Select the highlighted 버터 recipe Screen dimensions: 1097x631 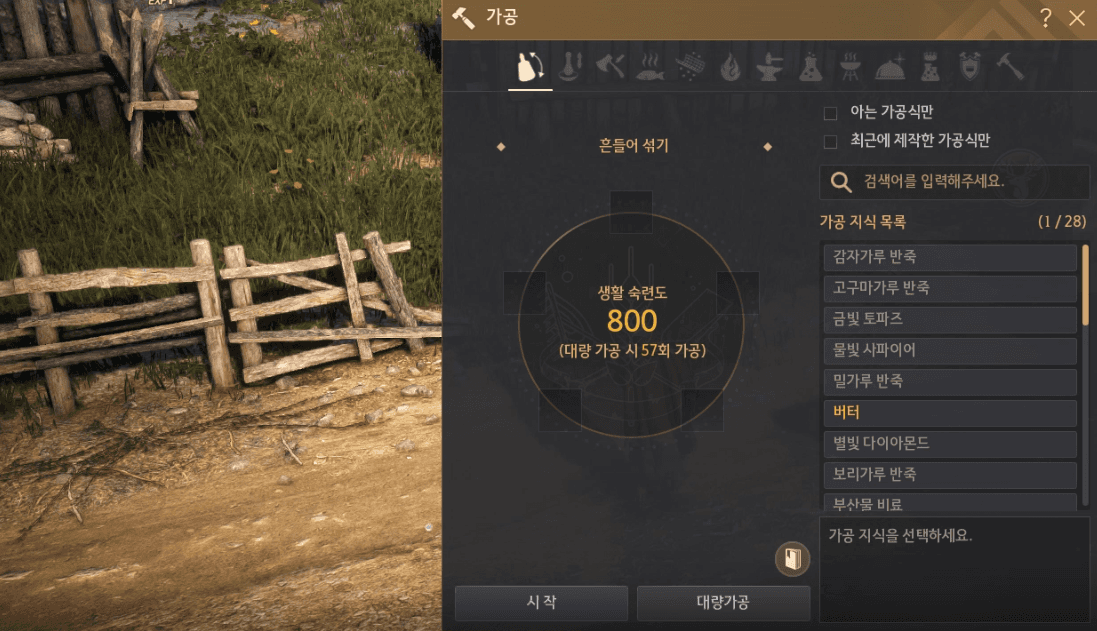click(949, 412)
